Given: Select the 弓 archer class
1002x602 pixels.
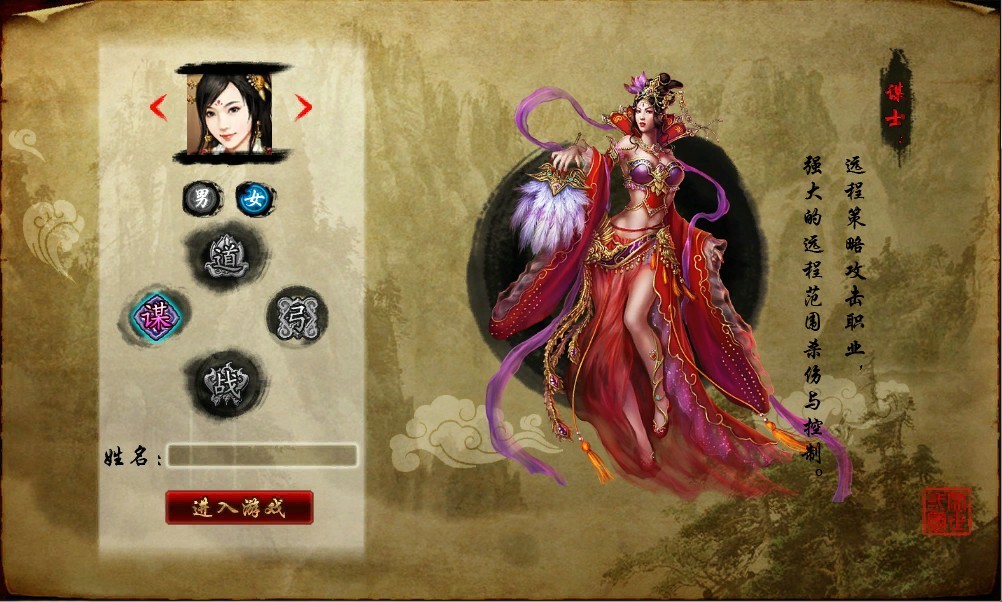Looking at the screenshot, I should pos(297,316).
